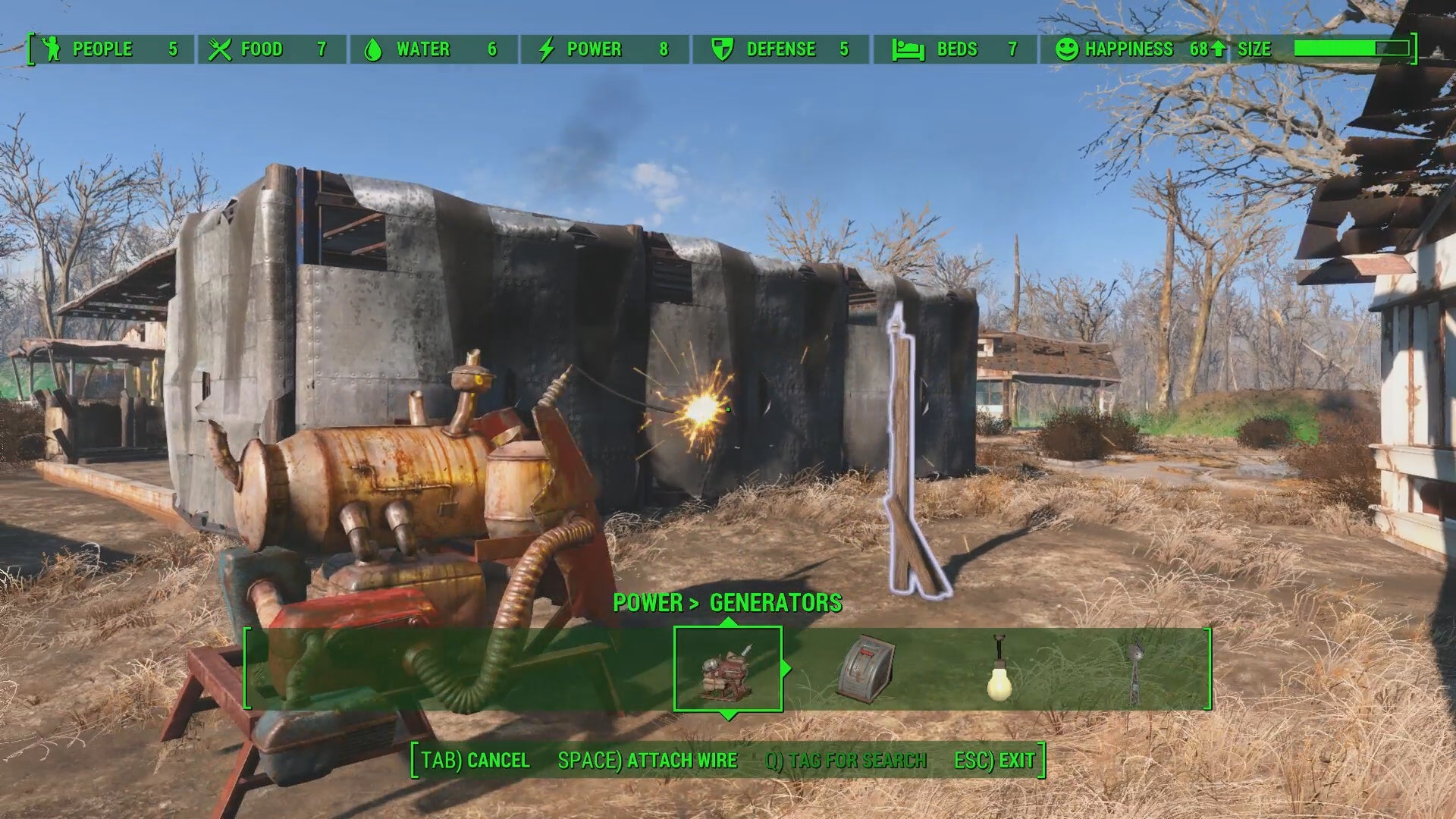Screen dimensions: 1456x819
Task: Click the people icon in the top bar
Action: click(50, 49)
